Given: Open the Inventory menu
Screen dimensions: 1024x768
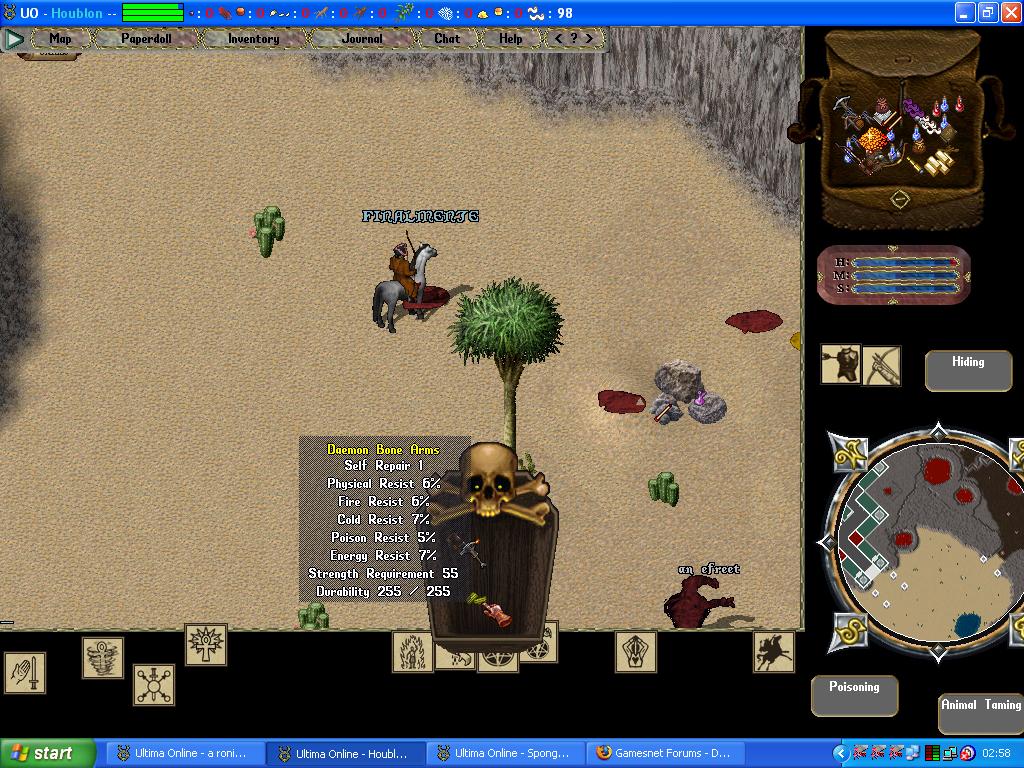Looking at the screenshot, I should [253, 39].
